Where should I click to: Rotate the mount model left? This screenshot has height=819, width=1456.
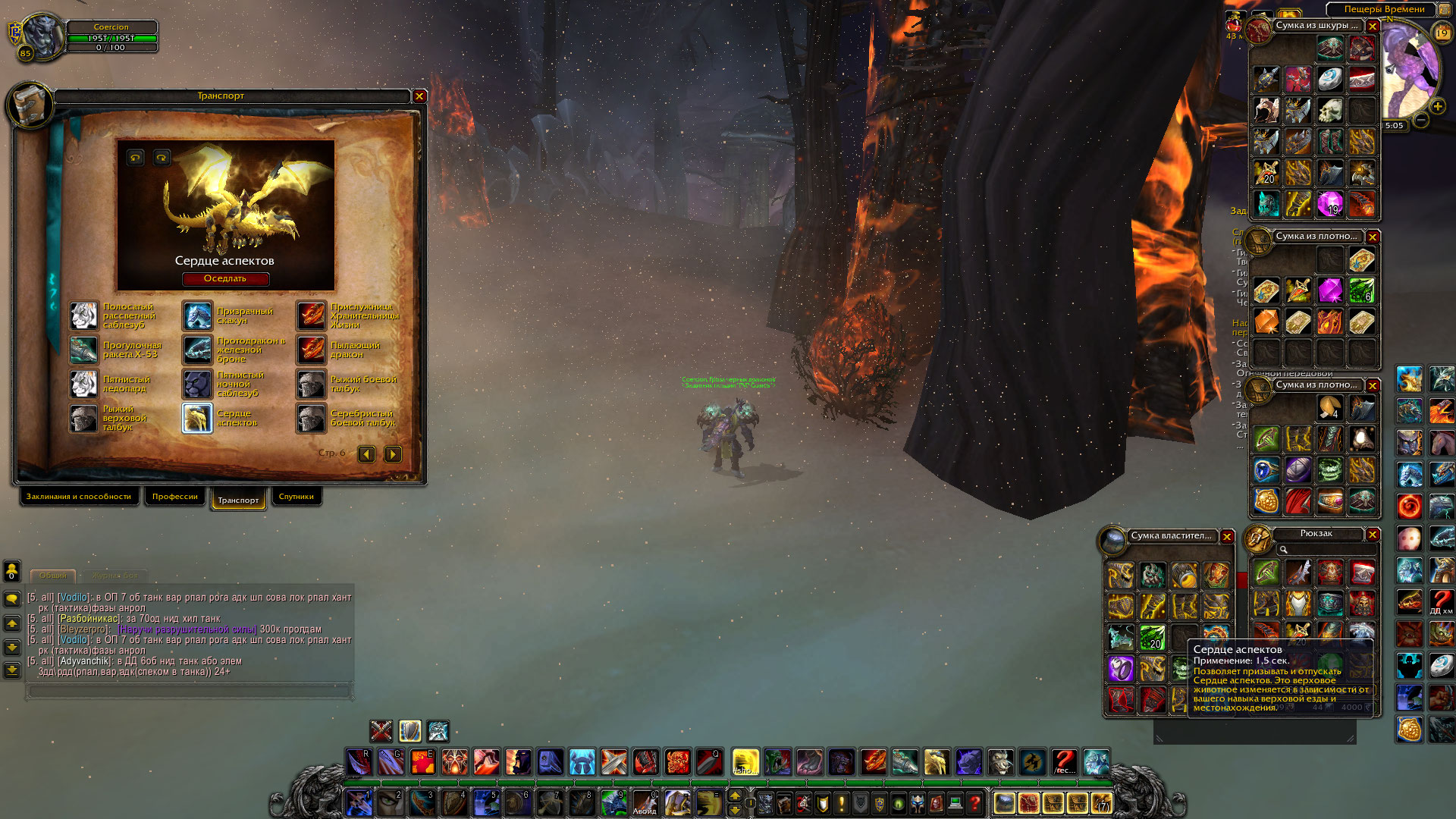tap(135, 158)
